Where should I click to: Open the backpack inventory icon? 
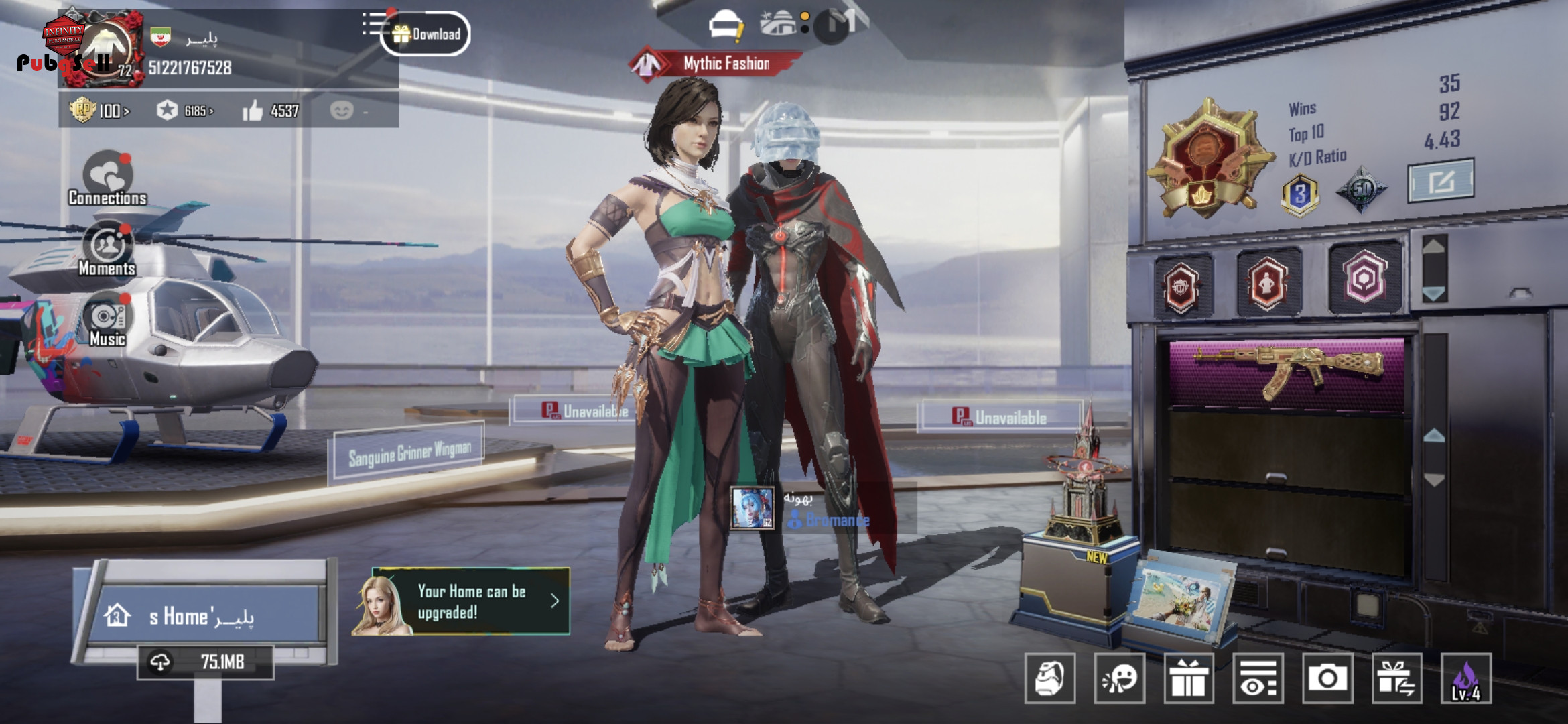(1050, 678)
